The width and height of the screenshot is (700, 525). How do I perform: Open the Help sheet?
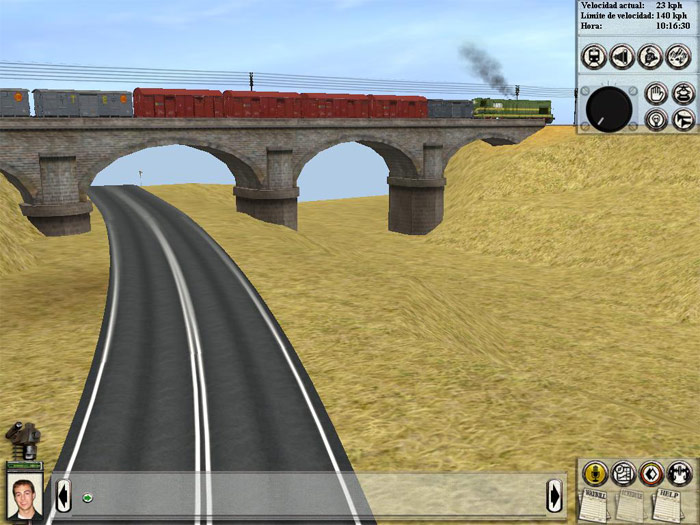coord(668,504)
